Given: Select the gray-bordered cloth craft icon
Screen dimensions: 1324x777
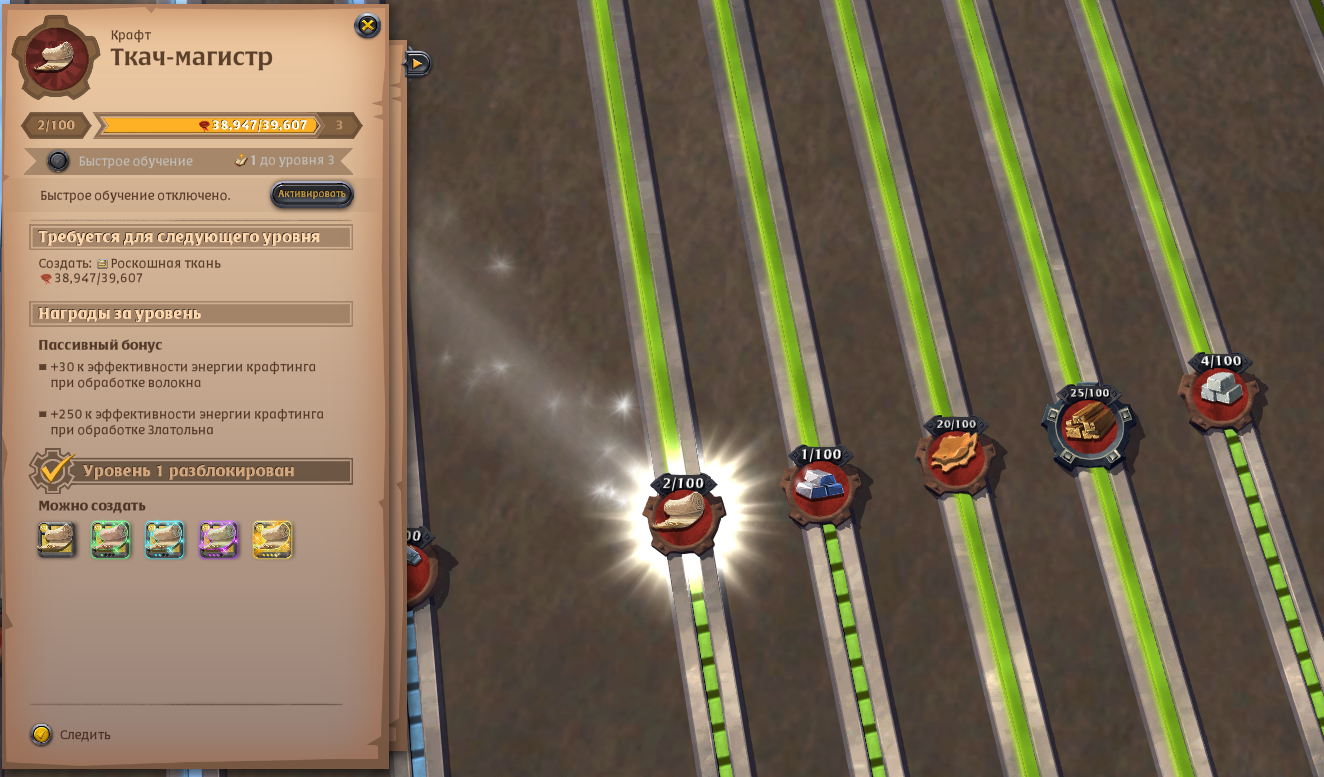Looking at the screenshot, I should click(x=57, y=540).
